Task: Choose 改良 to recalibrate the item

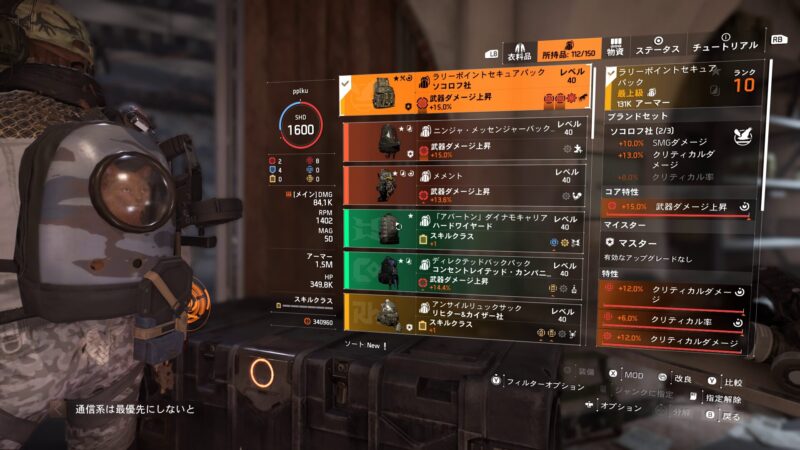Action: coord(684,380)
